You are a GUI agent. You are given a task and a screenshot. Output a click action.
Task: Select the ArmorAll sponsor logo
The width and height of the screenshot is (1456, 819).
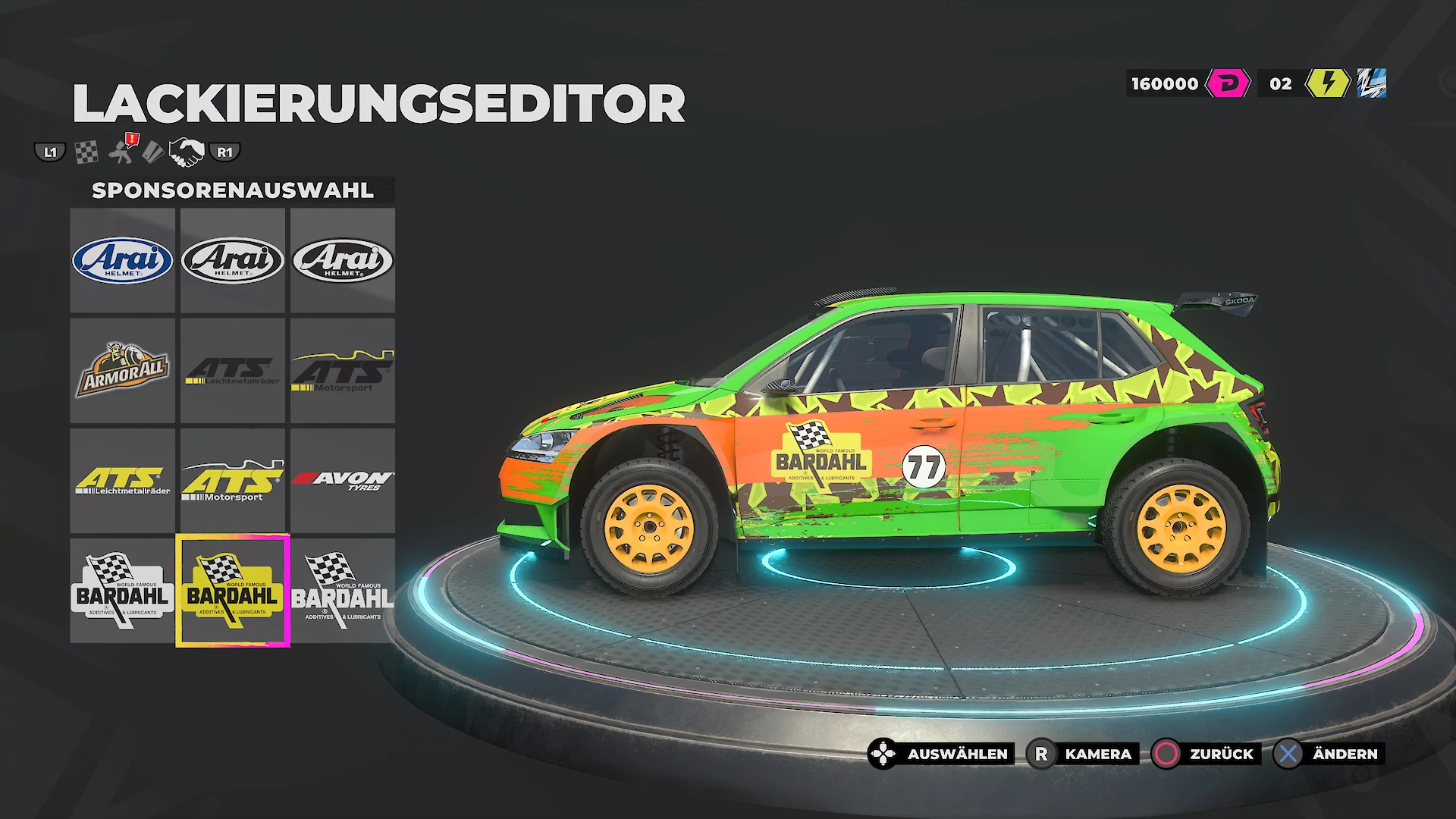[122, 370]
